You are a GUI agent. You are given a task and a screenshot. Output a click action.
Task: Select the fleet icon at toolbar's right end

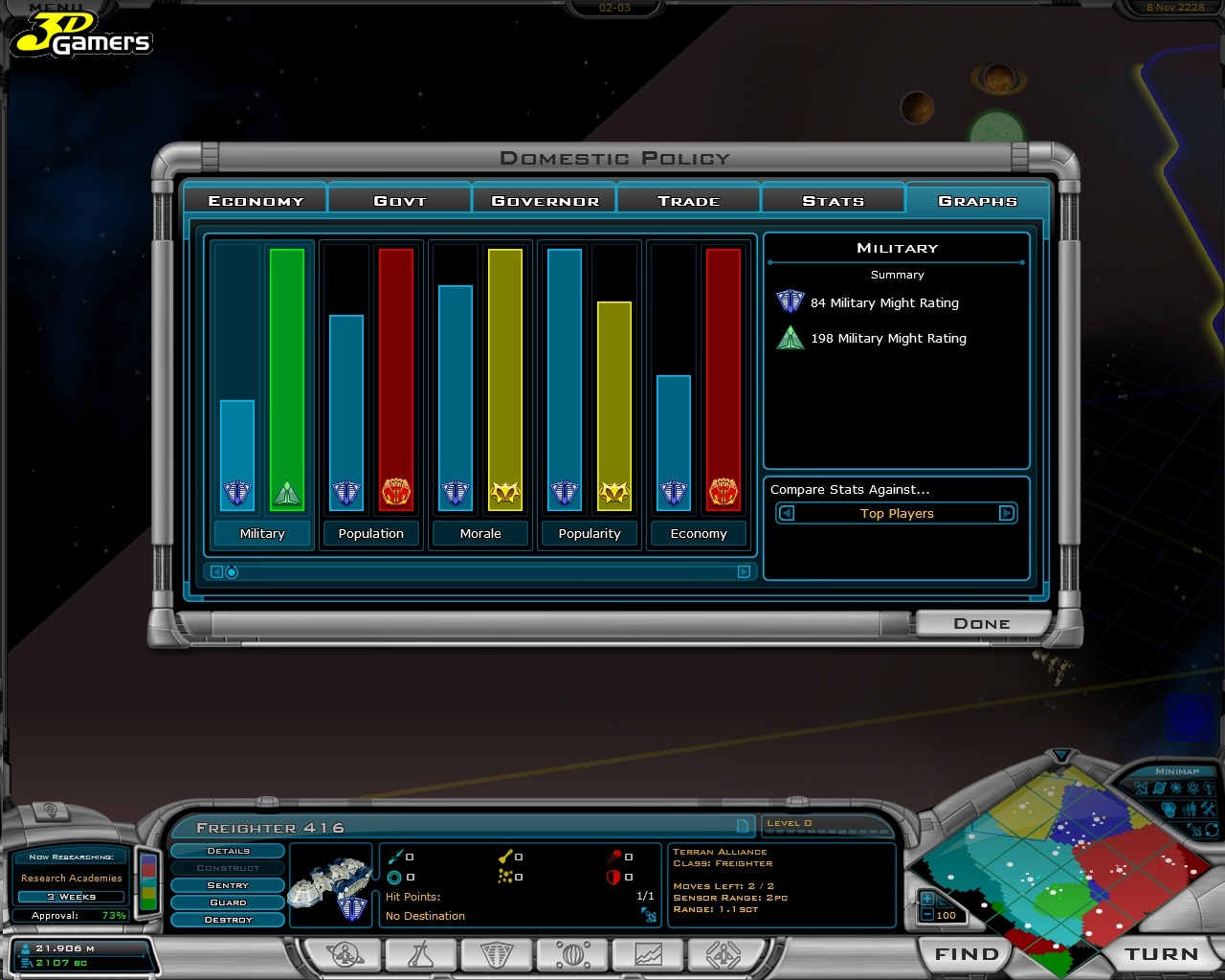click(724, 953)
